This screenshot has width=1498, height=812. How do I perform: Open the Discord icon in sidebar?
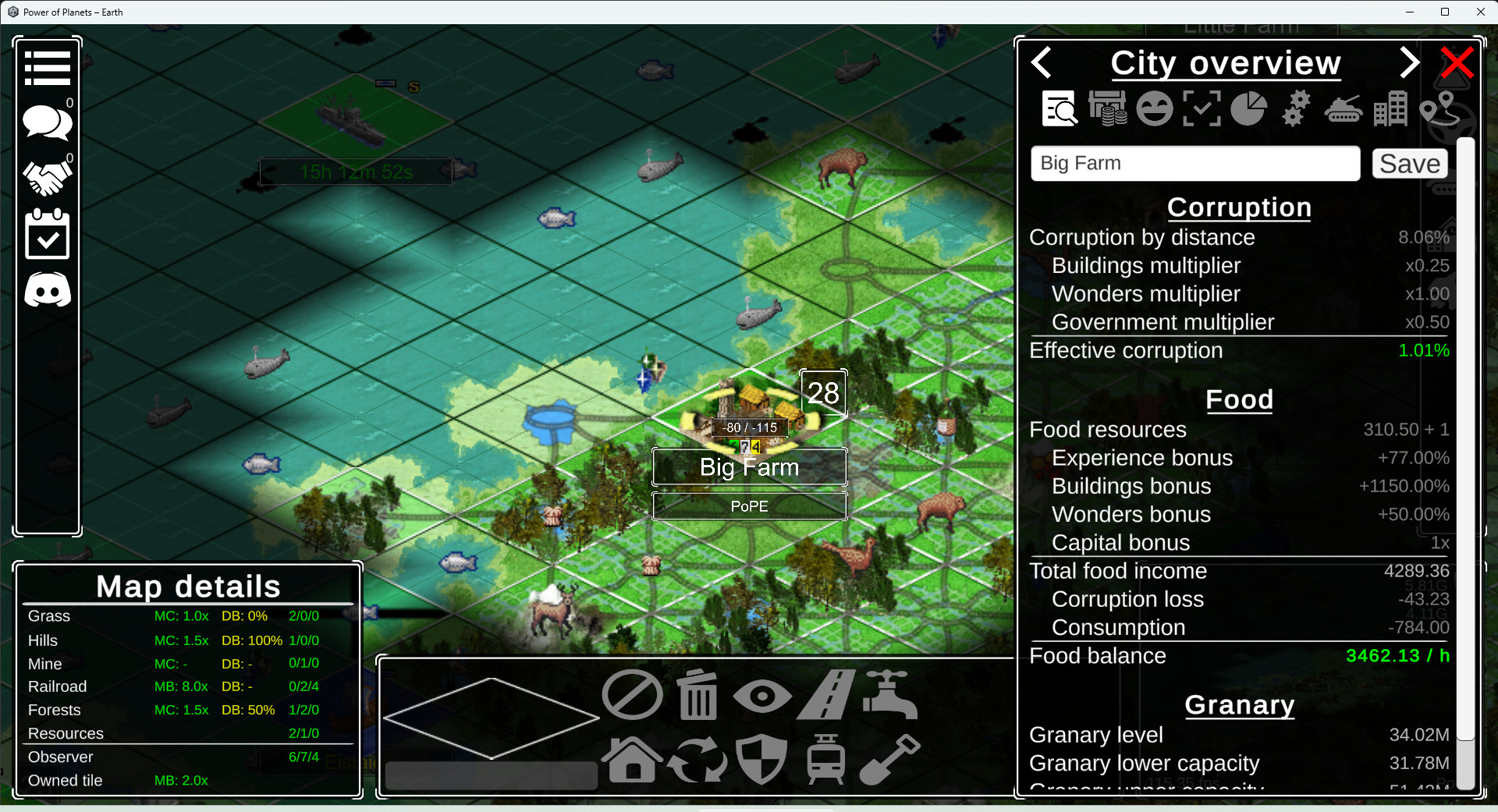pos(47,290)
